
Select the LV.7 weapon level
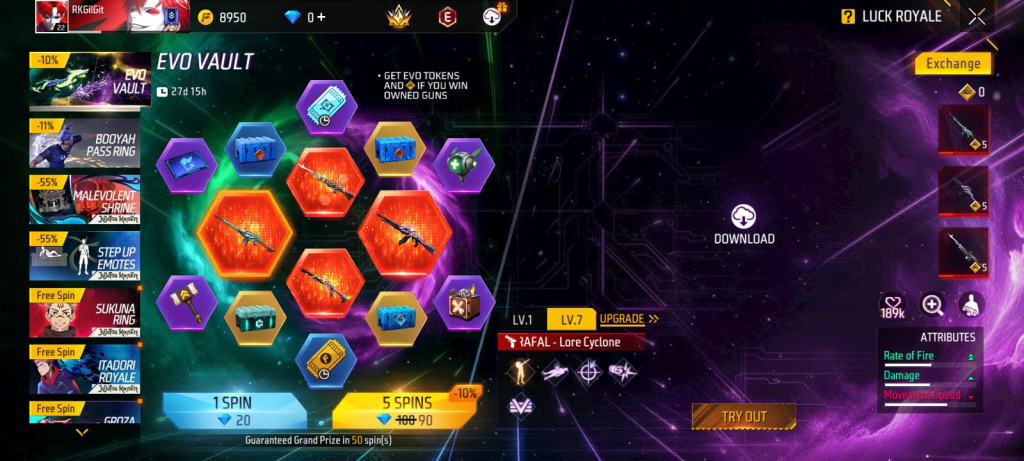pyautogui.click(x=571, y=320)
